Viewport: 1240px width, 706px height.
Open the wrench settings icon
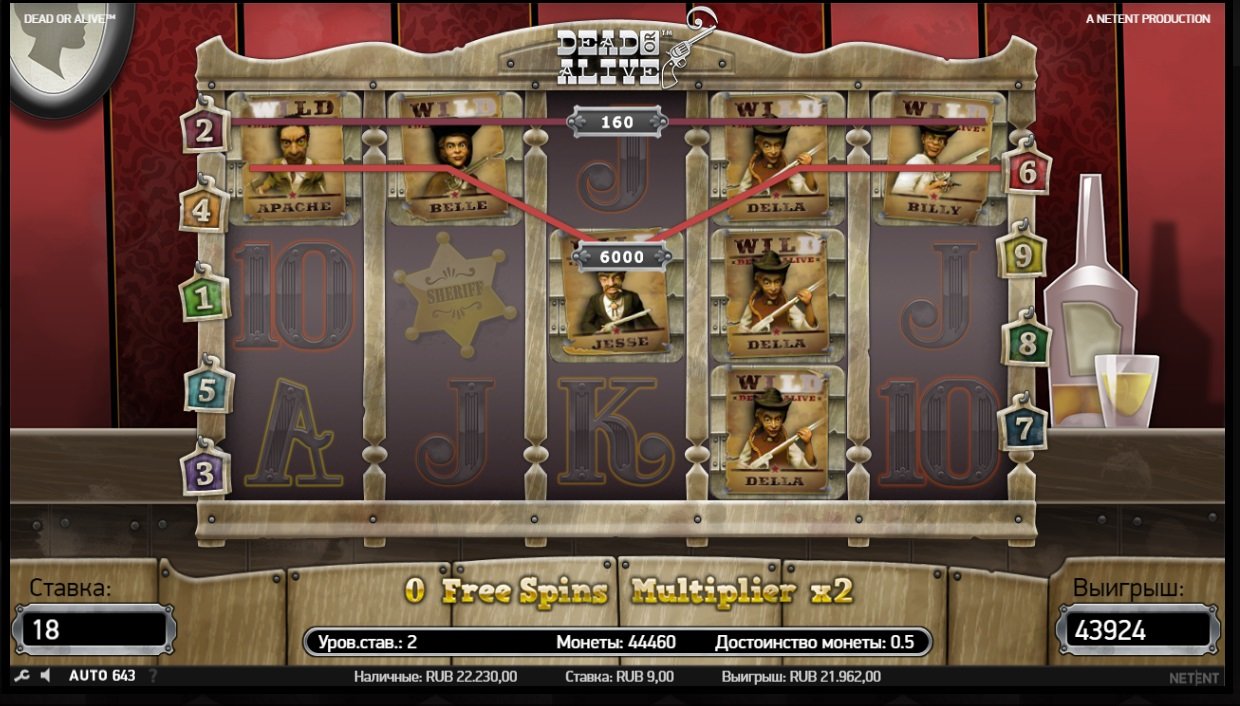click(x=22, y=676)
